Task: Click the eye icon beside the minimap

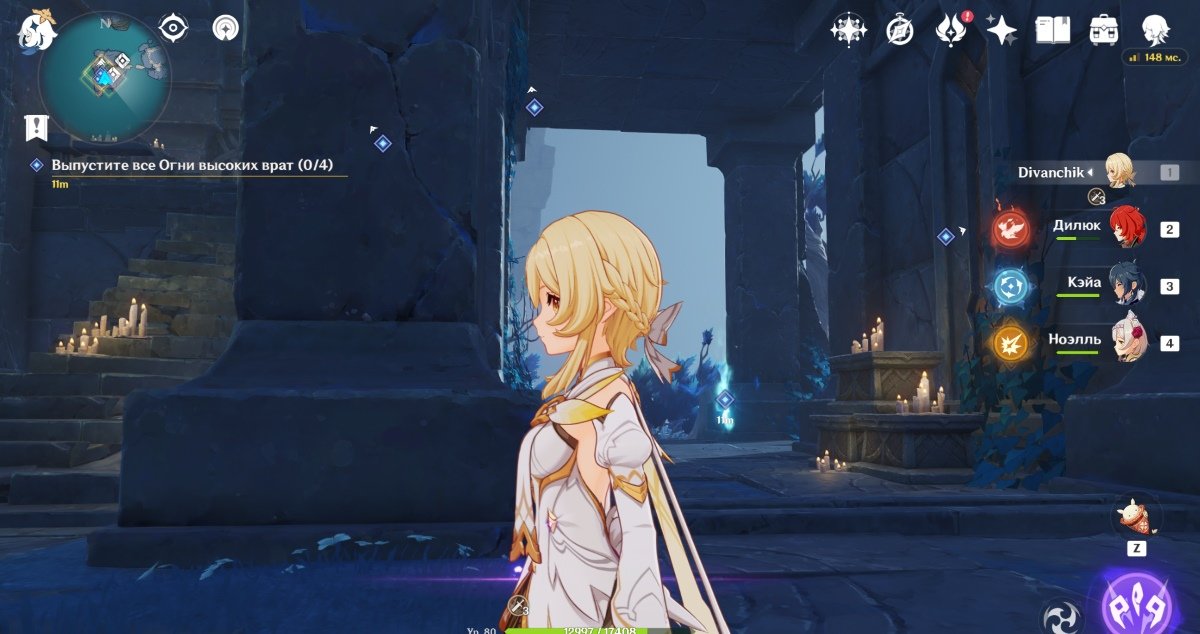Action: pos(174,28)
